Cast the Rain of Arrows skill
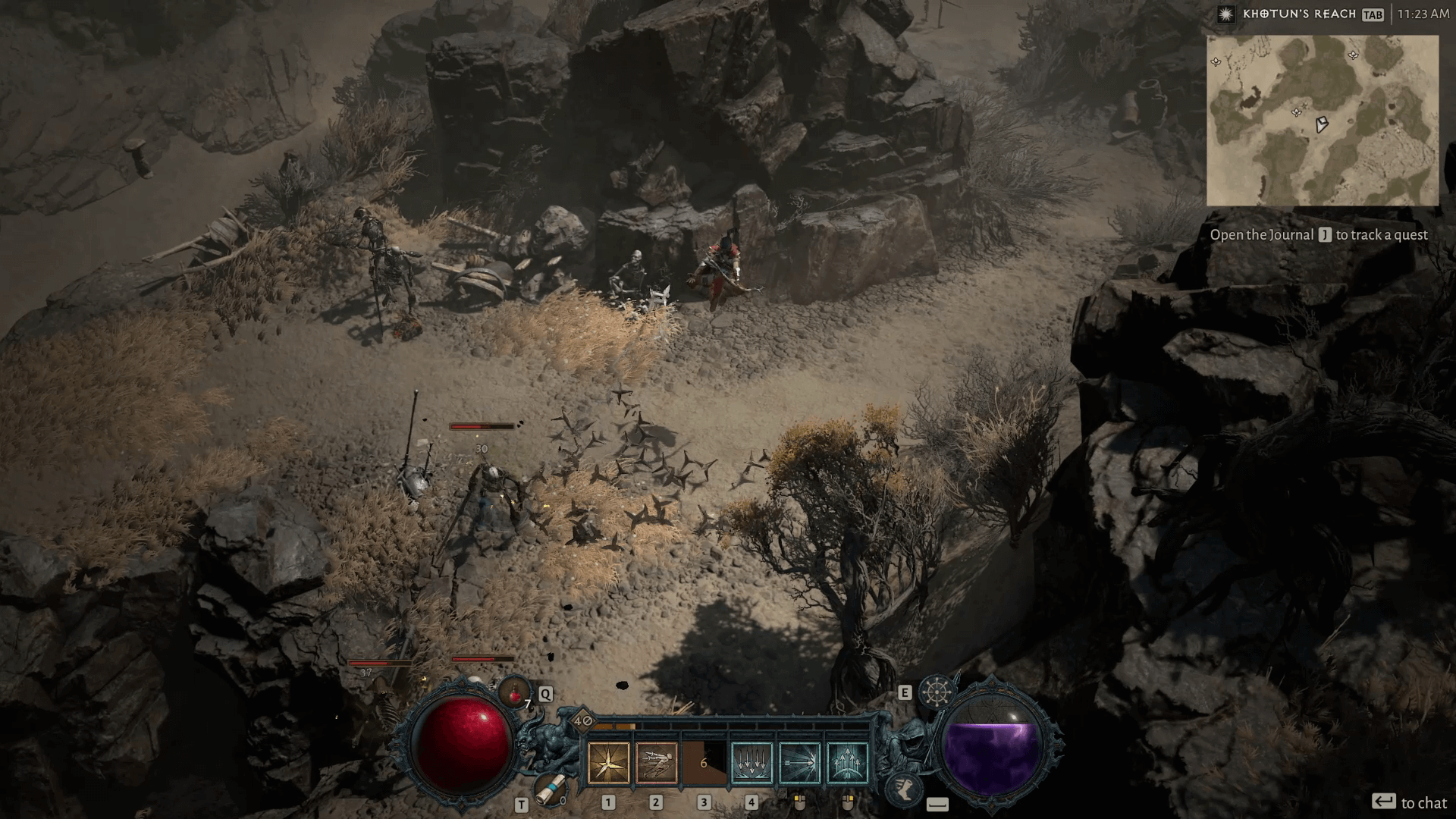Image resolution: width=1456 pixels, height=819 pixels. pyautogui.click(x=752, y=762)
